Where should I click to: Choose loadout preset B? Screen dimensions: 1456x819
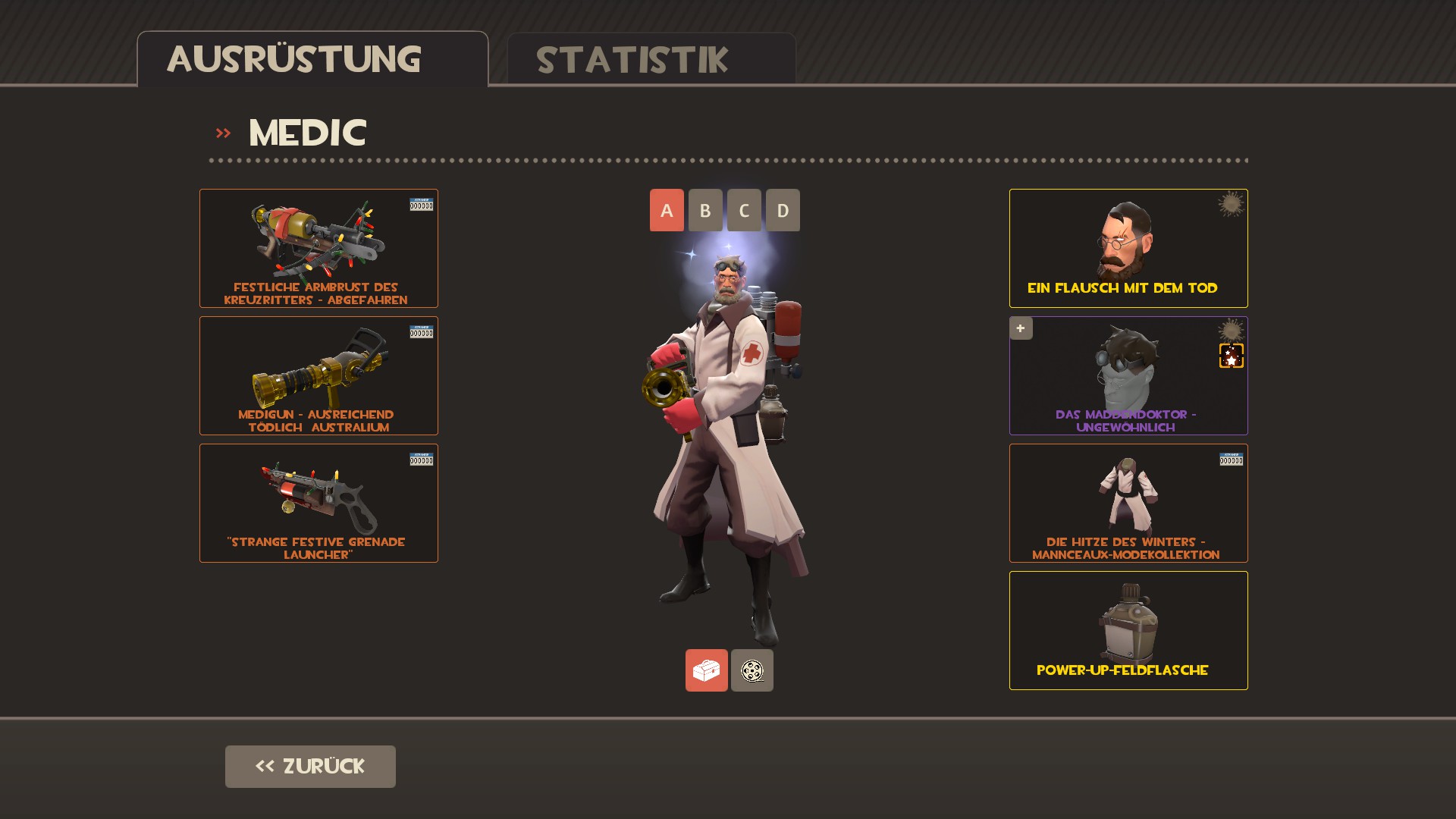pos(705,210)
